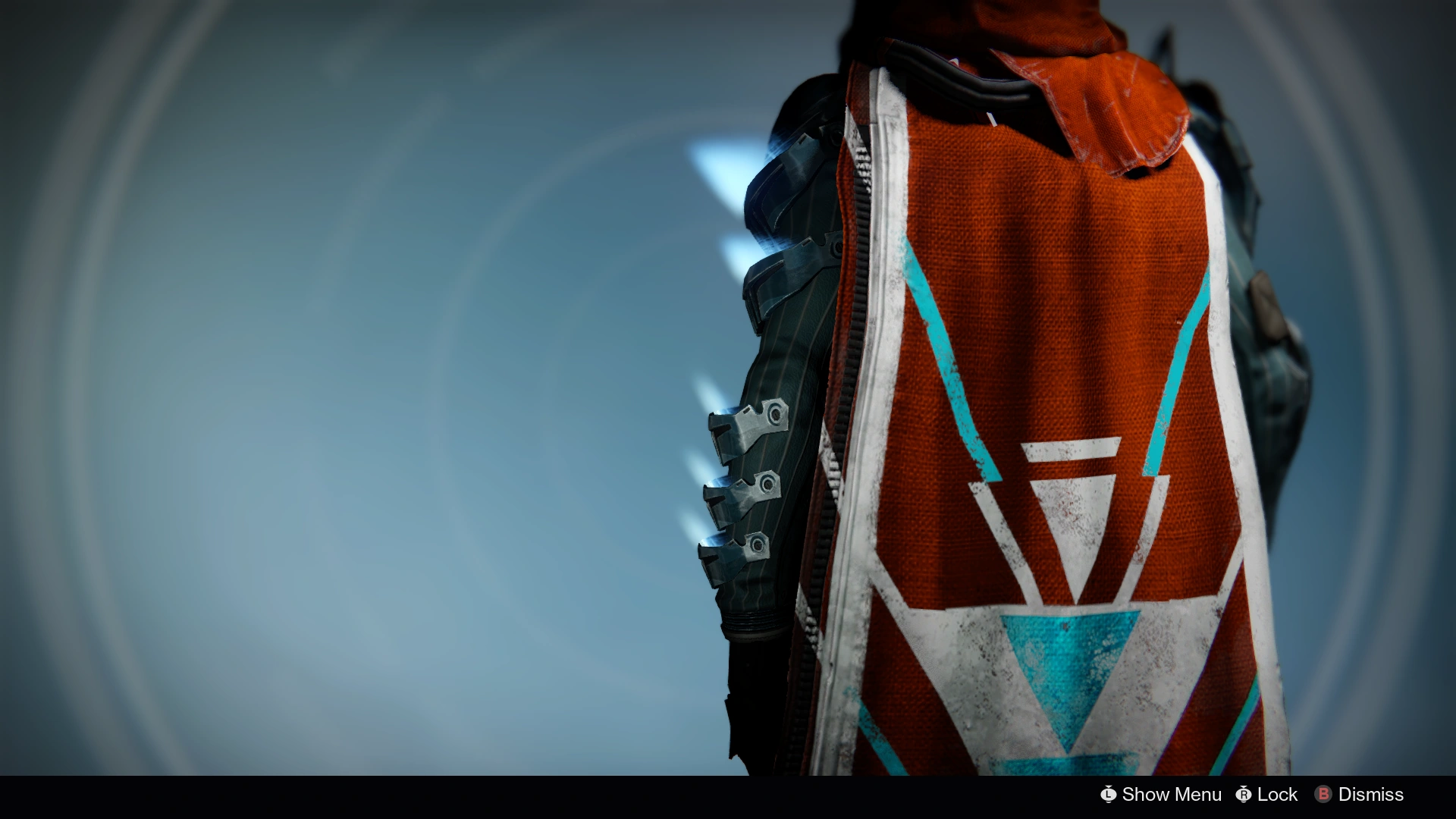Click the R-stick glyph icon beside Lock

coord(1244,795)
